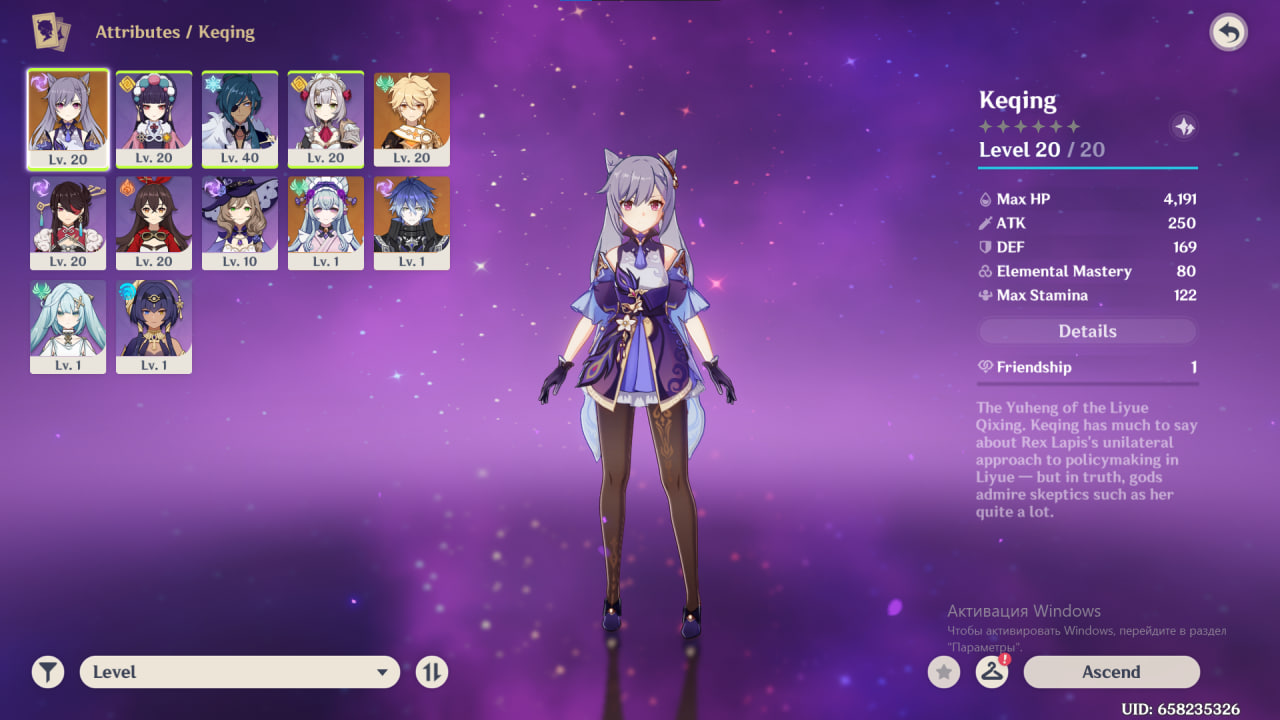The width and height of the screenshot is (1280, 720).
Task: Select Candace's character portrait
Action: tap(154, 326)
